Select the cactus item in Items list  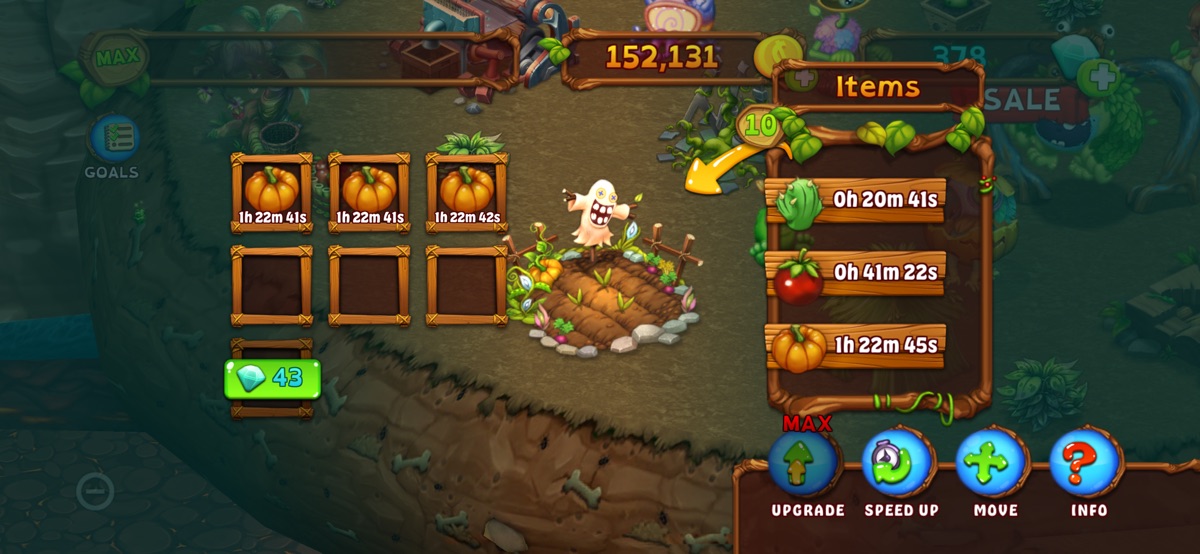(856, 200)
